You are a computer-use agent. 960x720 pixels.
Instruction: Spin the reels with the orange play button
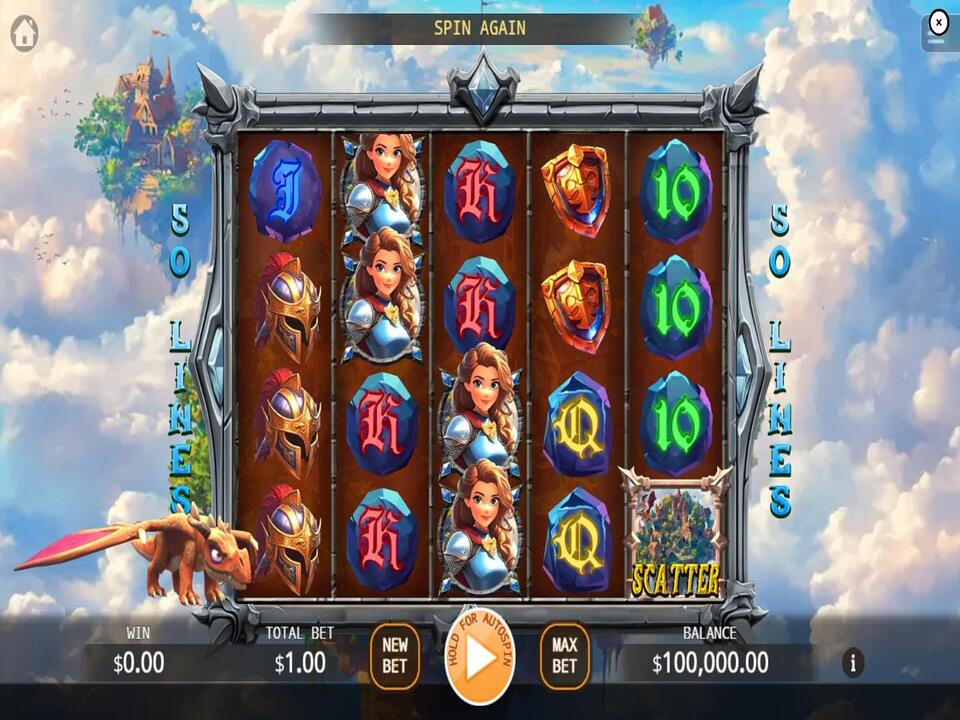480,656
